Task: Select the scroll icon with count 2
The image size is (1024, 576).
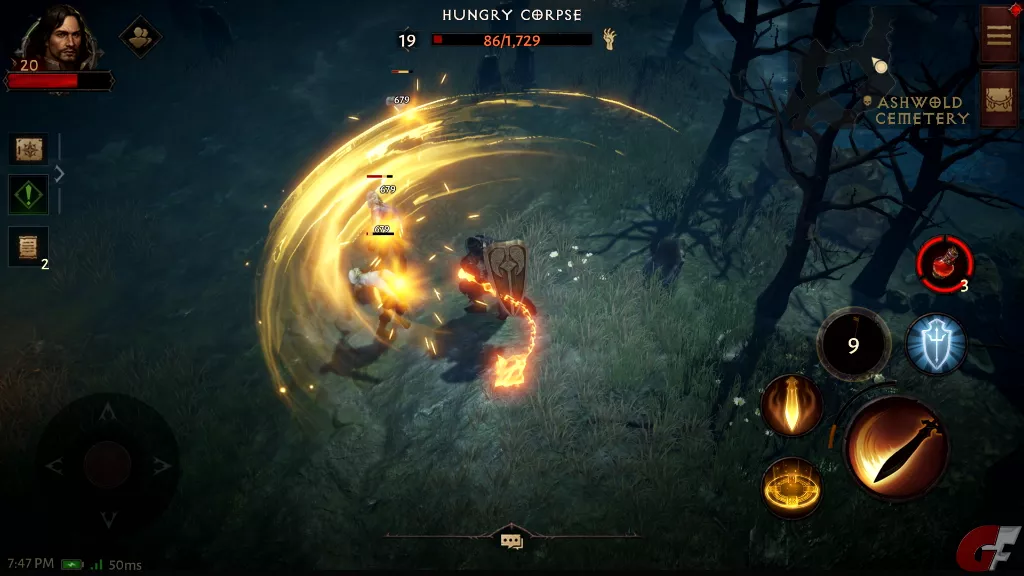Action: click(28, 245)
